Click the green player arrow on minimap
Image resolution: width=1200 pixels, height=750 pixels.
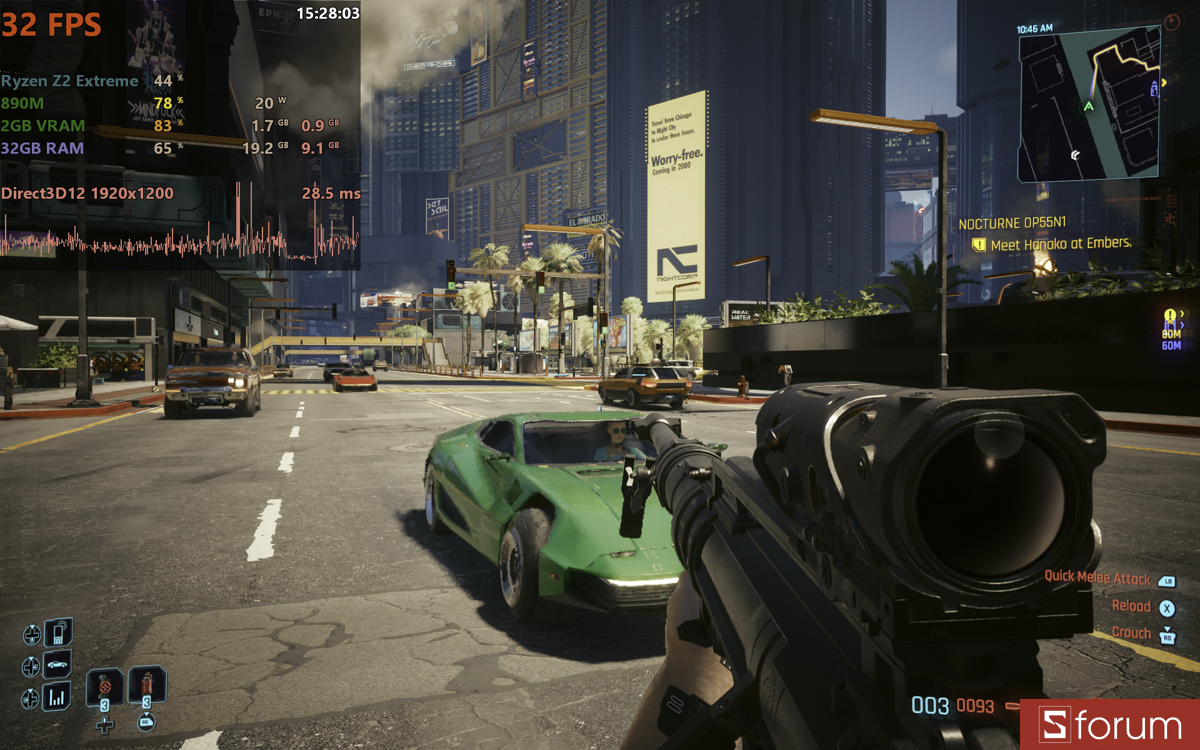1088,106
